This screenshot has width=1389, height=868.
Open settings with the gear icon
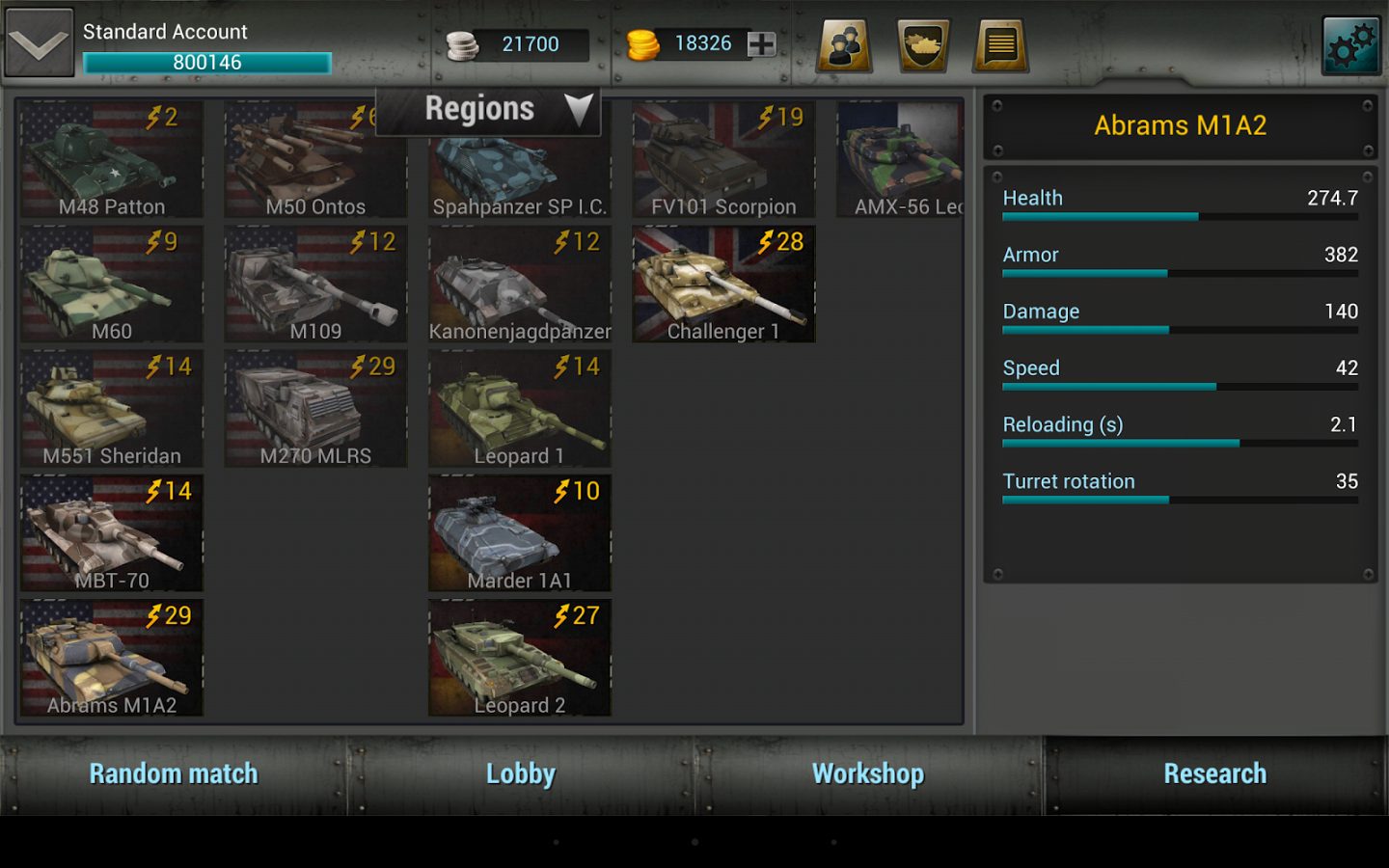1350,45
